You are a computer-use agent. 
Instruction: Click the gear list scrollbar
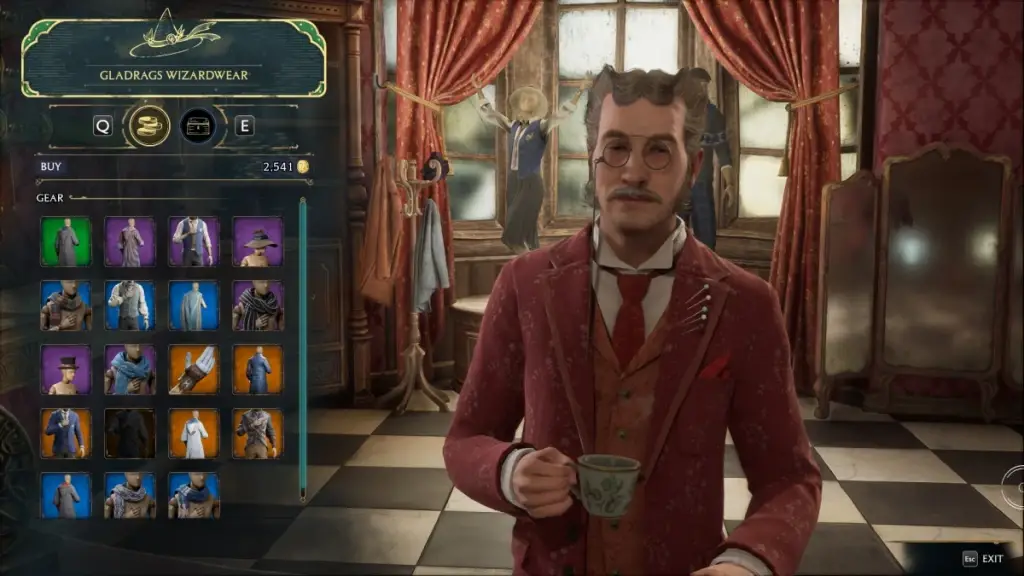(x=303, y=350)
